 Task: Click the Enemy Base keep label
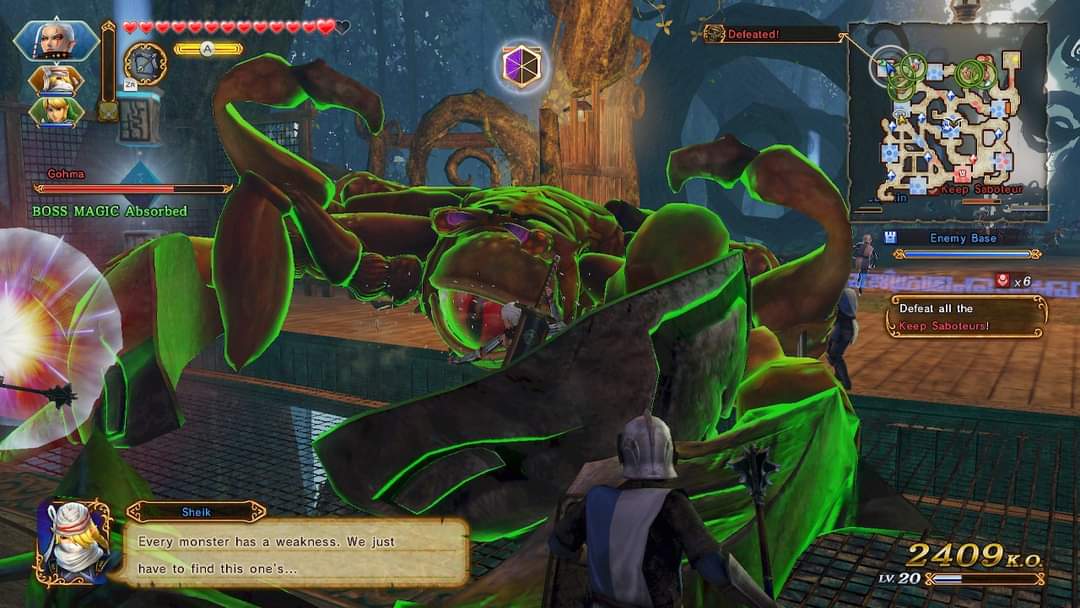[962, 238]
